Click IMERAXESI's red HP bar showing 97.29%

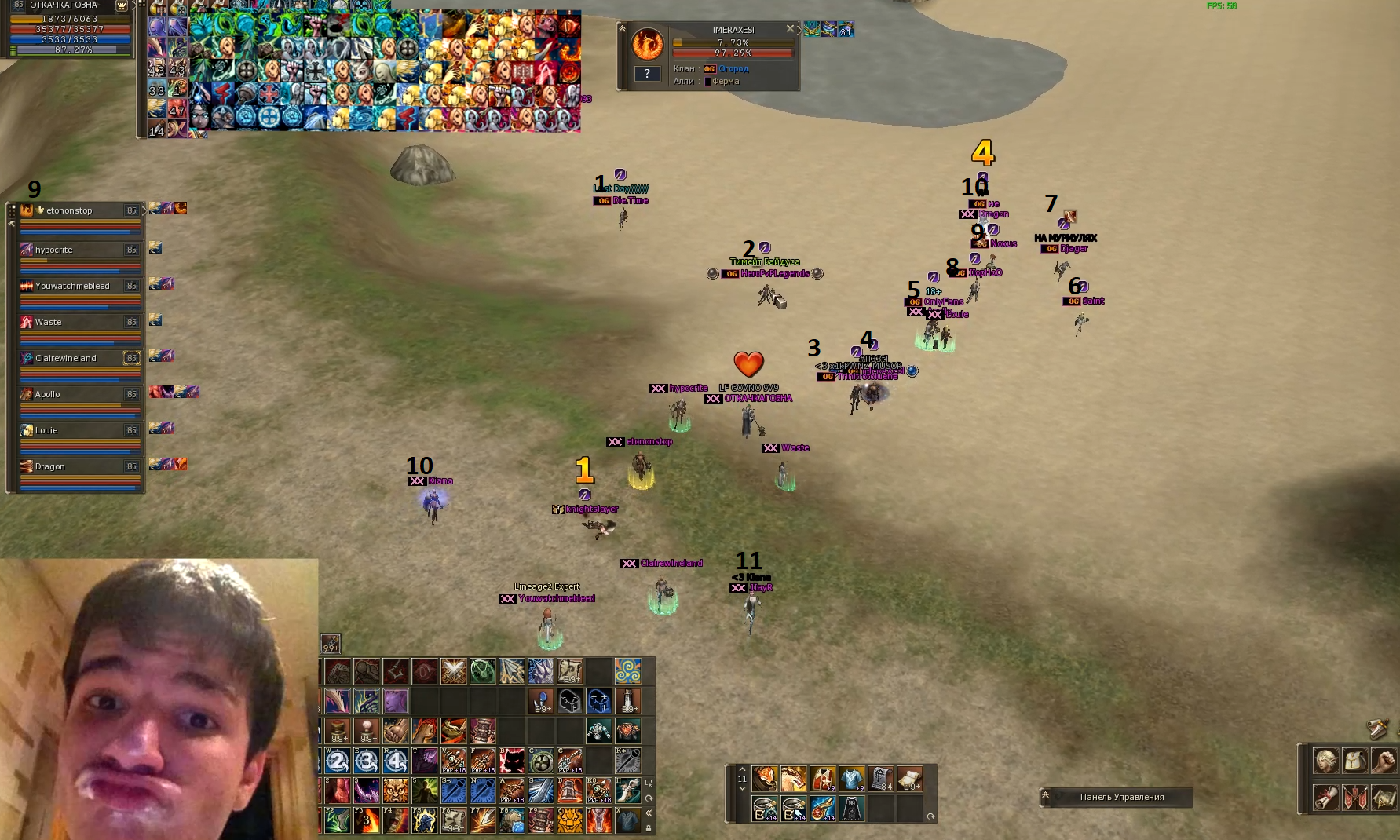click(x=730, y=53)
